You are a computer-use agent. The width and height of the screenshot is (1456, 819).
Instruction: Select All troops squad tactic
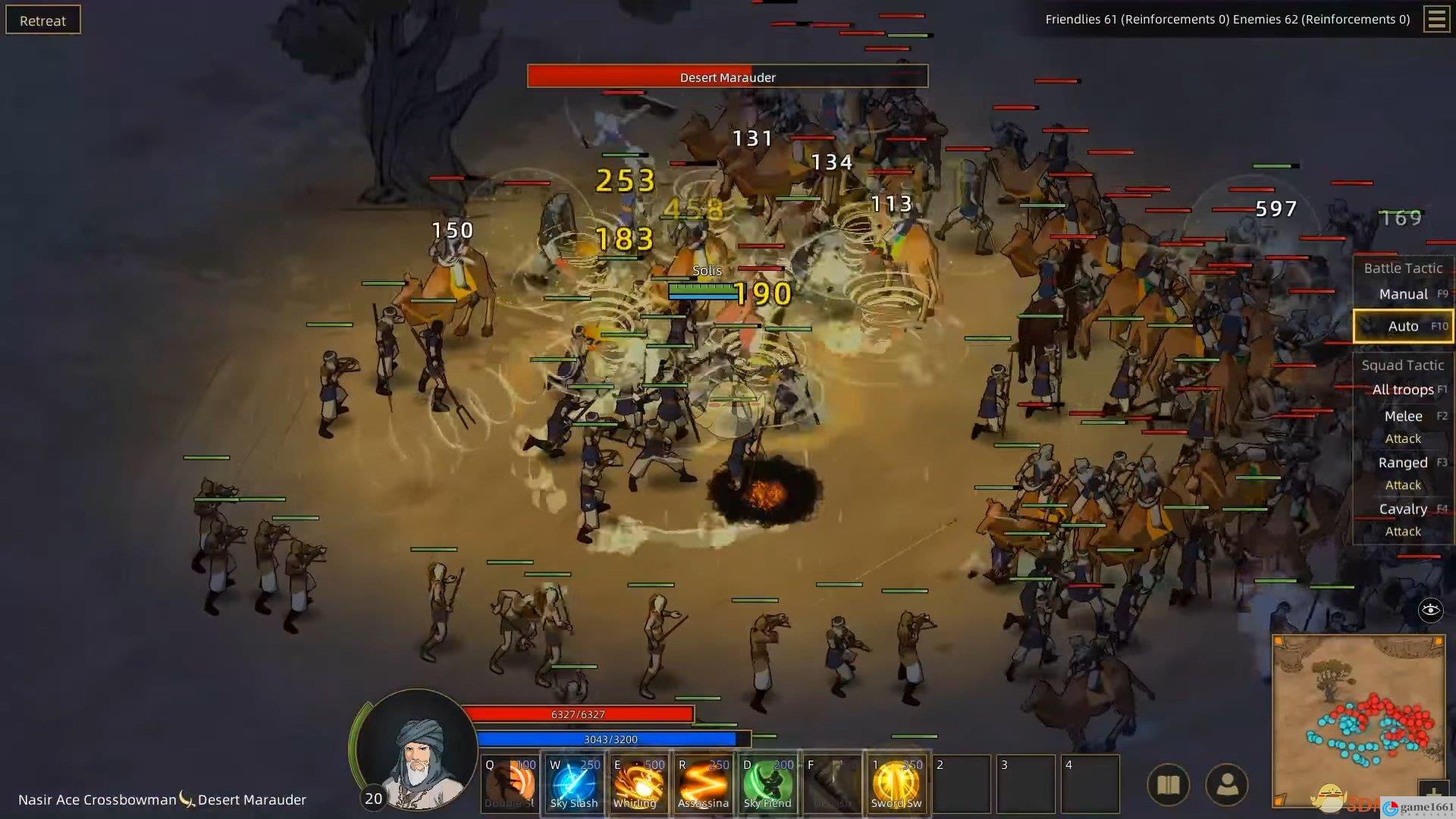click(x=1403, y=390)
